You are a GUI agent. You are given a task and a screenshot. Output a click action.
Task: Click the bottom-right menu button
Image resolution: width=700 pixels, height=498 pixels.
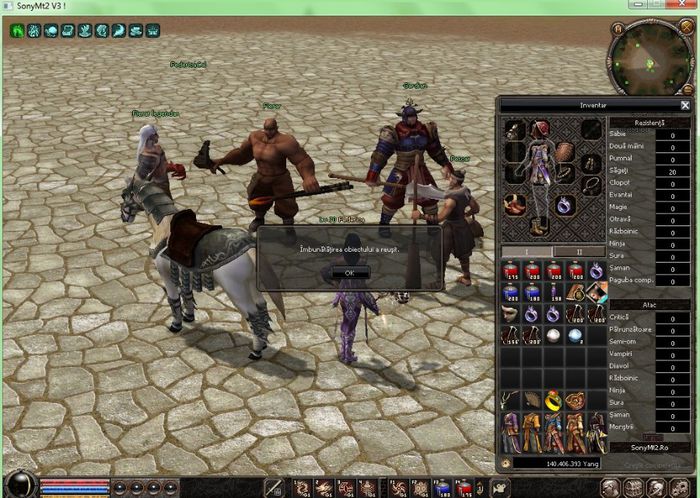[681, 487]
